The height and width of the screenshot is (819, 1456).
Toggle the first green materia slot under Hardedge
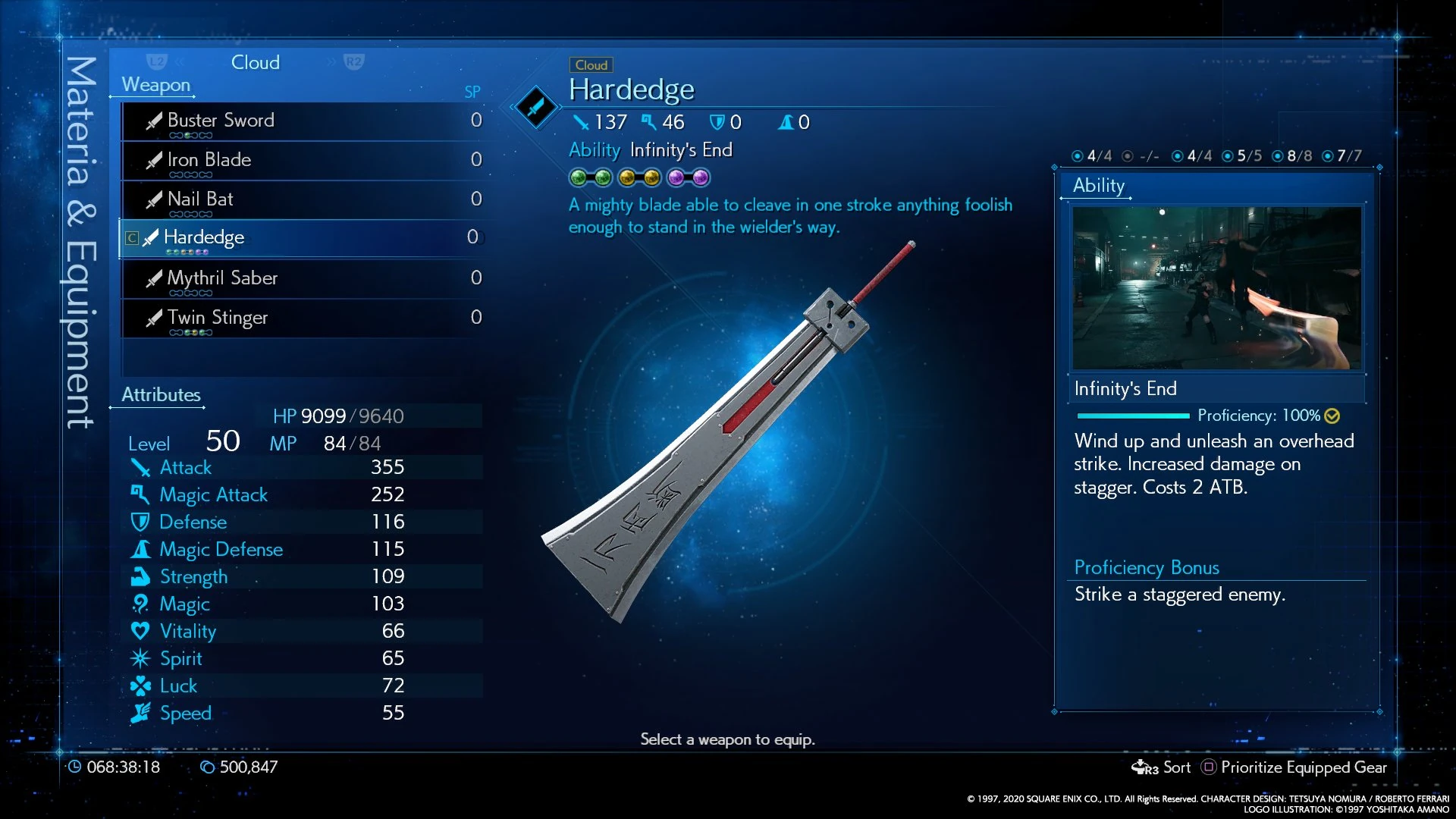coord(579,177)
